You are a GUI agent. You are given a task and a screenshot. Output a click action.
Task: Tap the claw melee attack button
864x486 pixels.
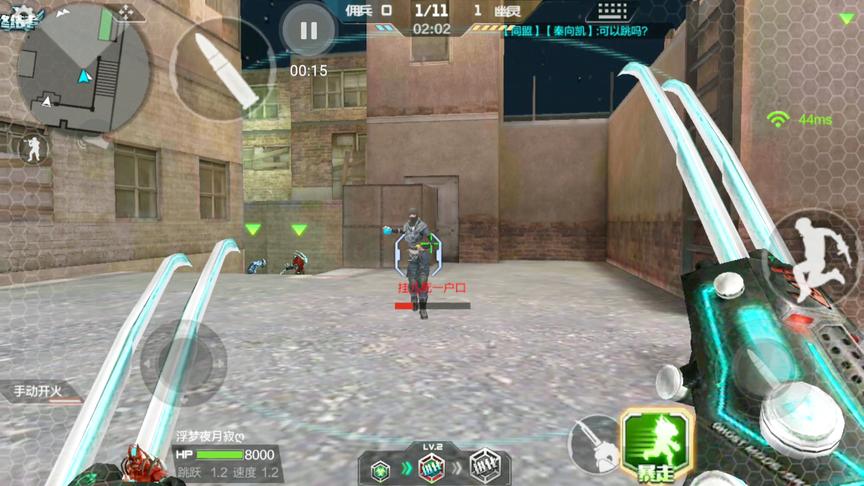pos(593,442)
